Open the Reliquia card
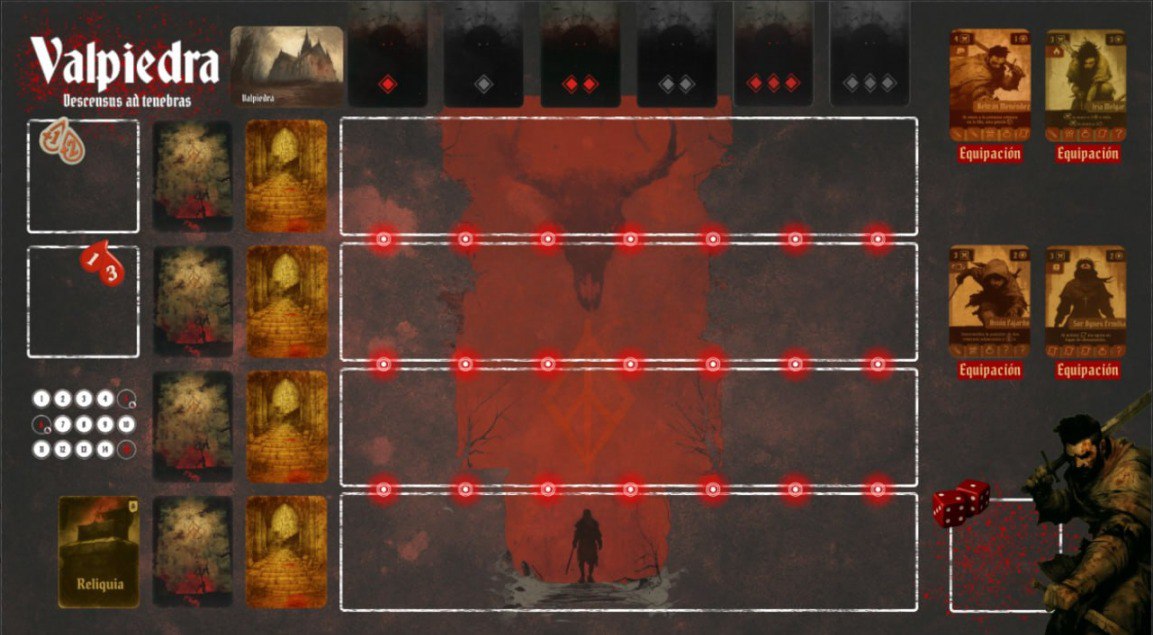1153x635 pixels. pos(98,551)
